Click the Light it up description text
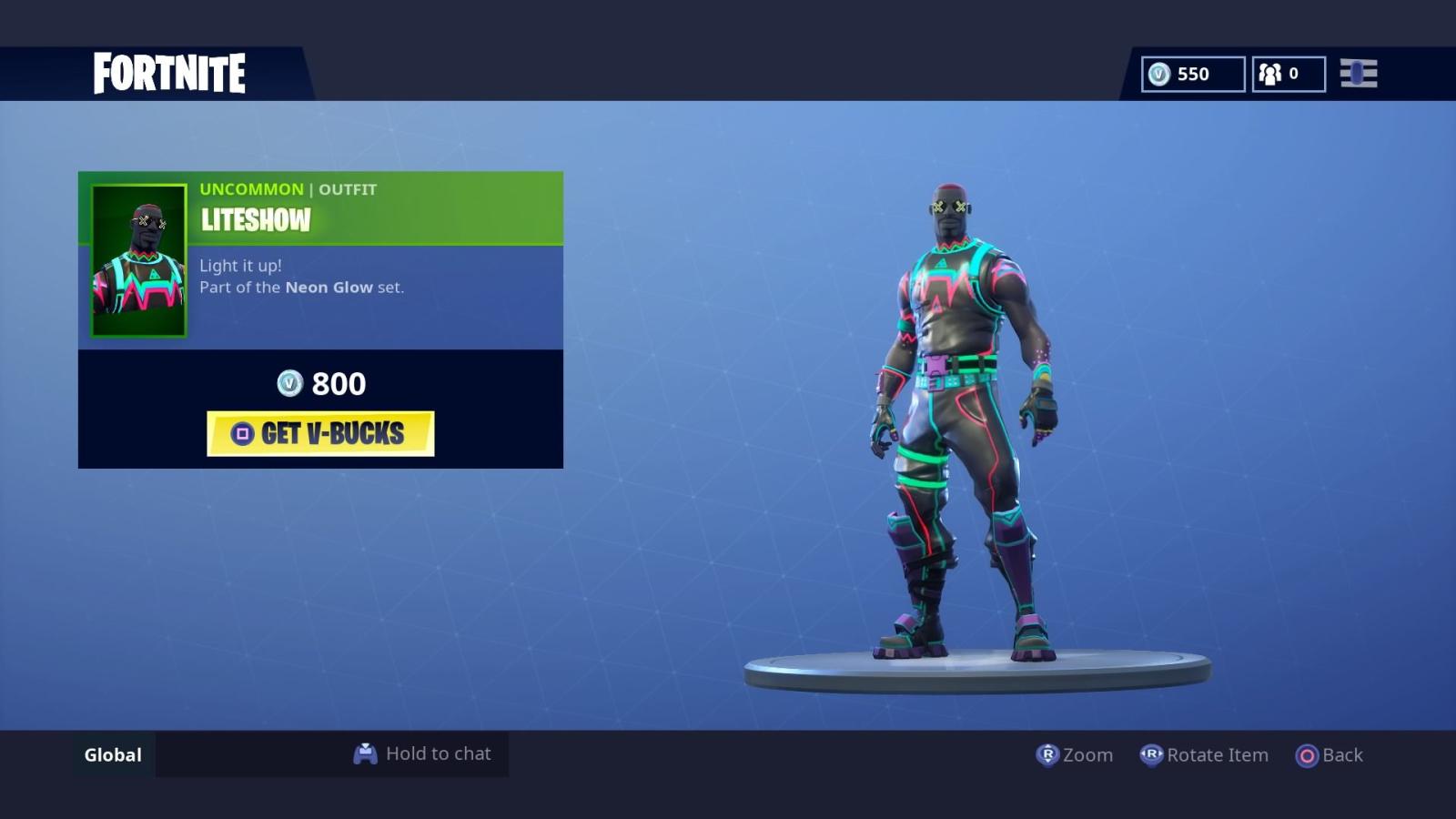This screenshot has width=1456, height=819. click(240, 265)
